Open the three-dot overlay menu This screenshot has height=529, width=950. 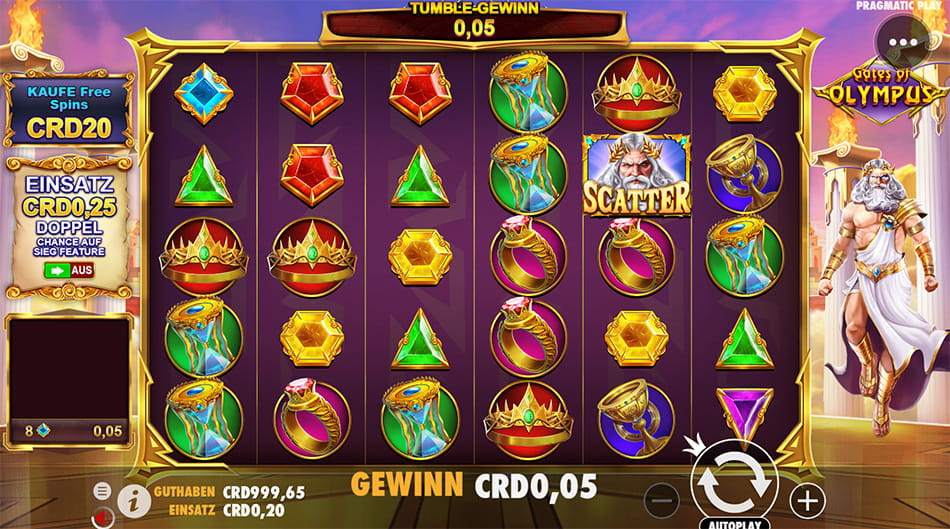[x=902, y=44]
